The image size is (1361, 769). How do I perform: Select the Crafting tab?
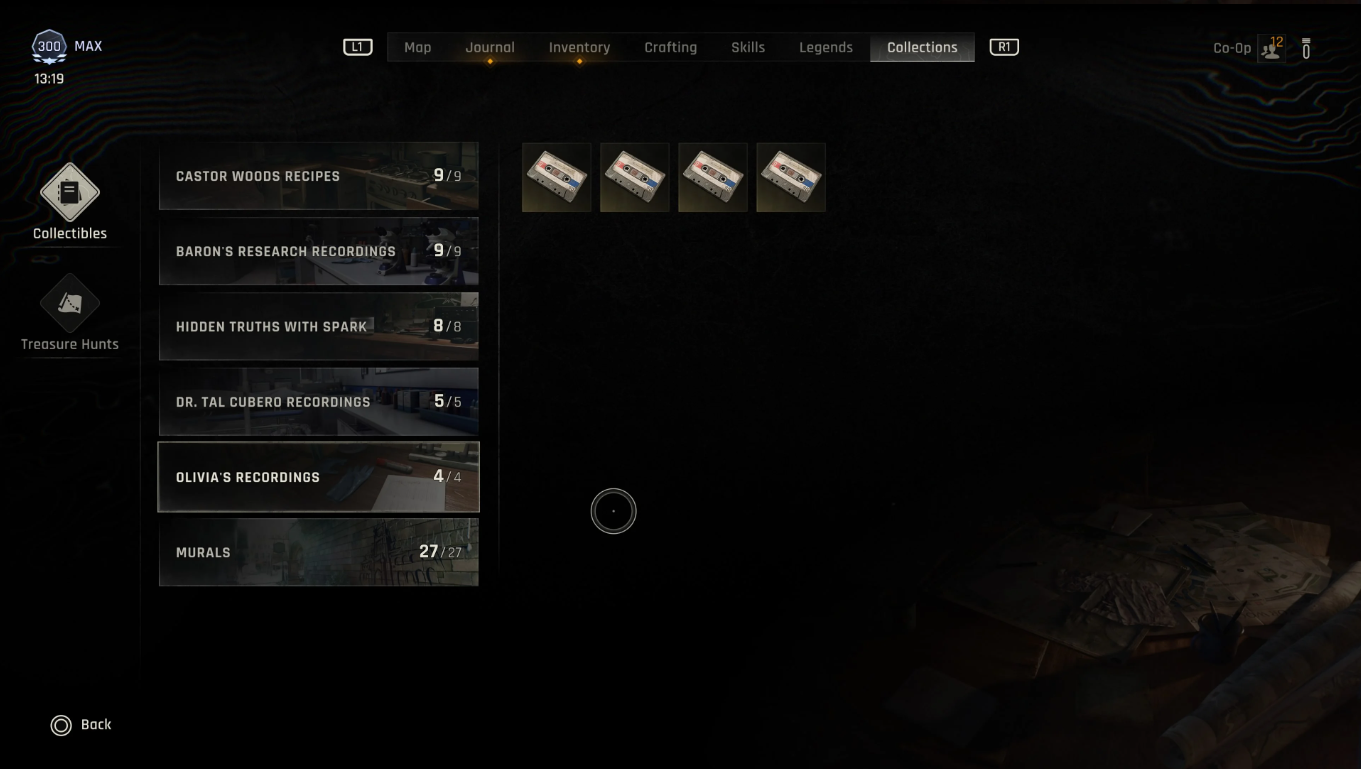pos(670,47)
